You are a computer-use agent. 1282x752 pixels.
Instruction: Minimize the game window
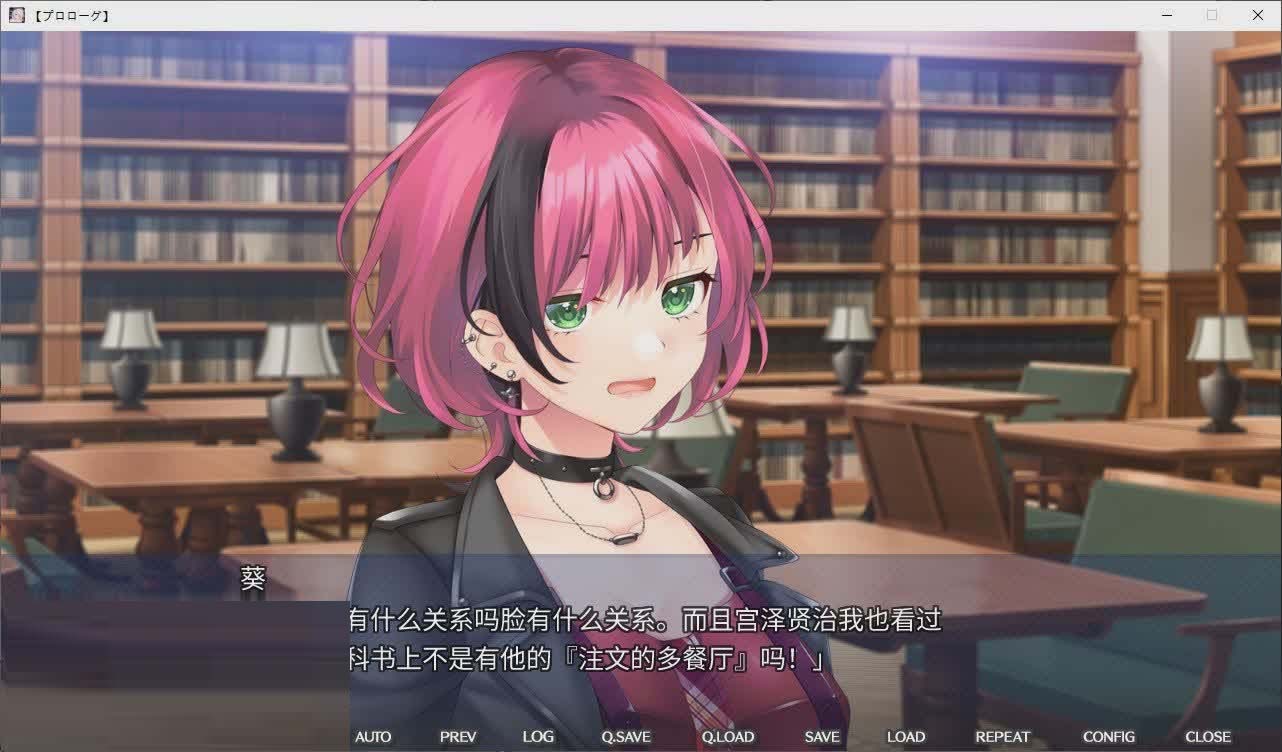pos(1166,14)
